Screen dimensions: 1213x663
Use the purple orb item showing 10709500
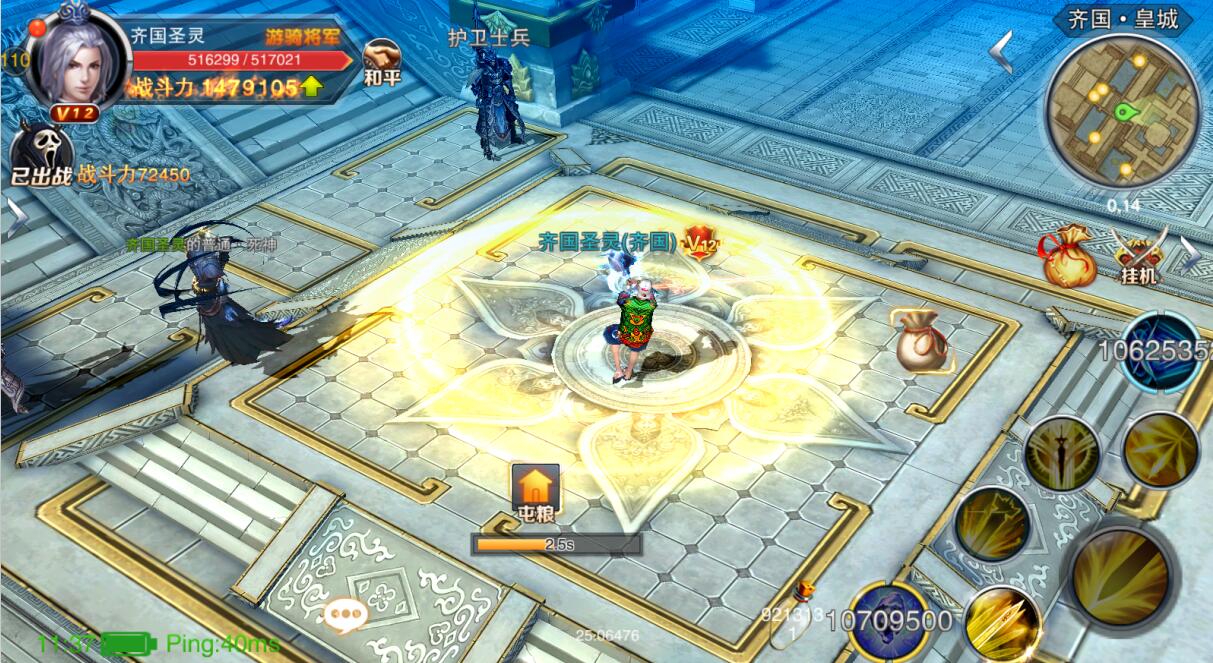(x=888, y=619)
